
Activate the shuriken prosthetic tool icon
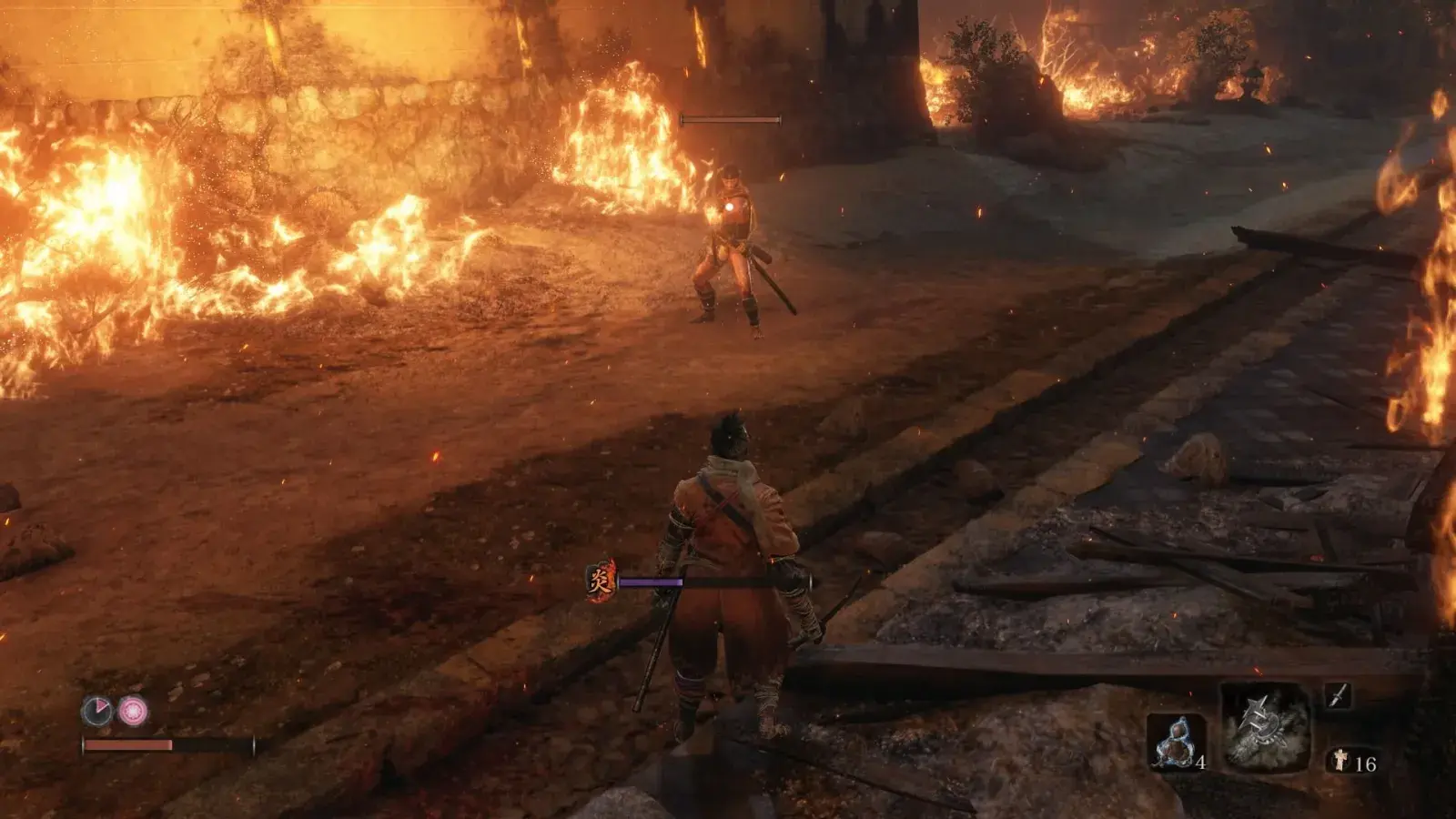click(x=1266, y=727)
